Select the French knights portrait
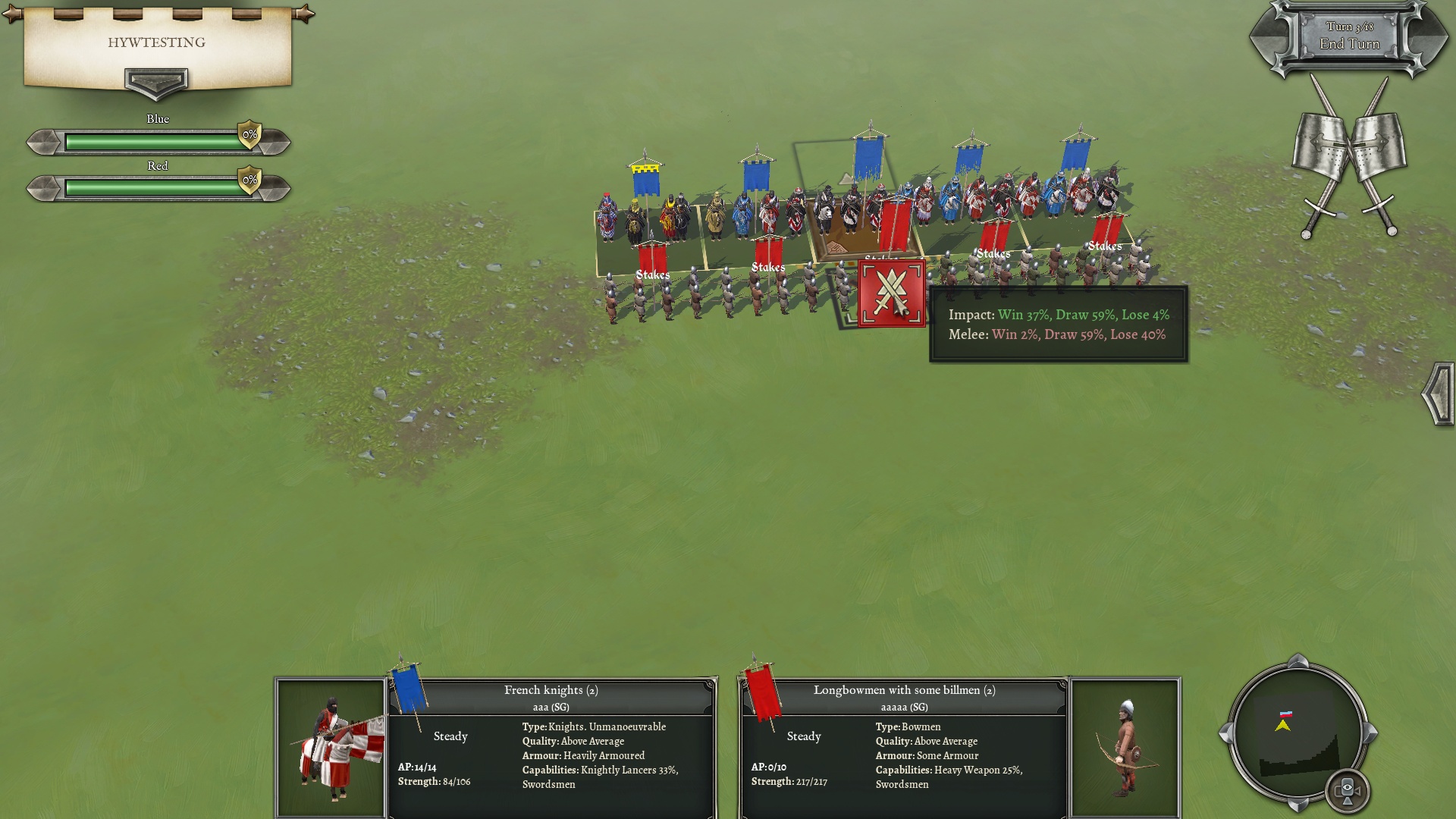 pos(331,748)
